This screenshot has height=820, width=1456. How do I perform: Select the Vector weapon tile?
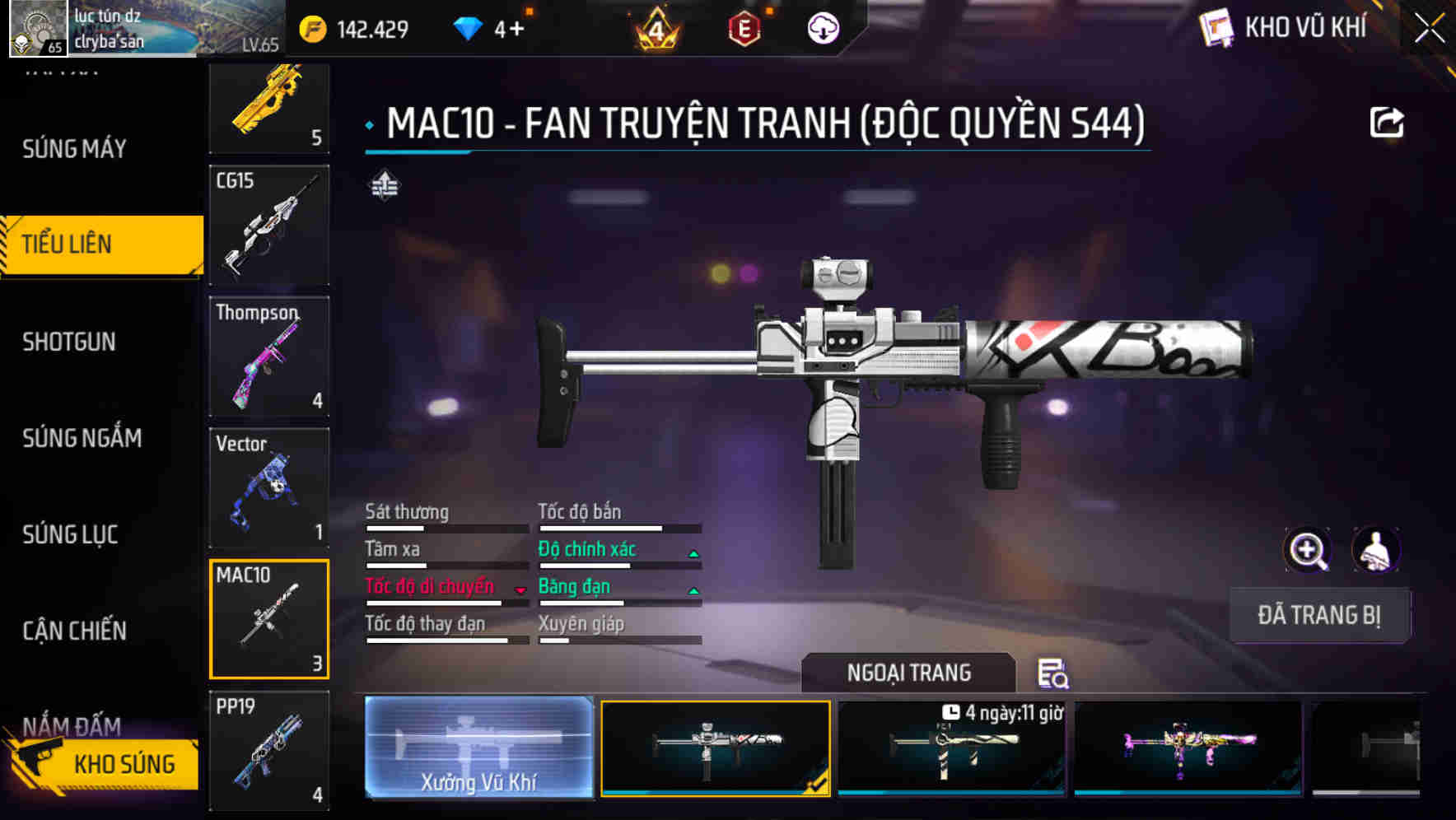click(269, 487)
